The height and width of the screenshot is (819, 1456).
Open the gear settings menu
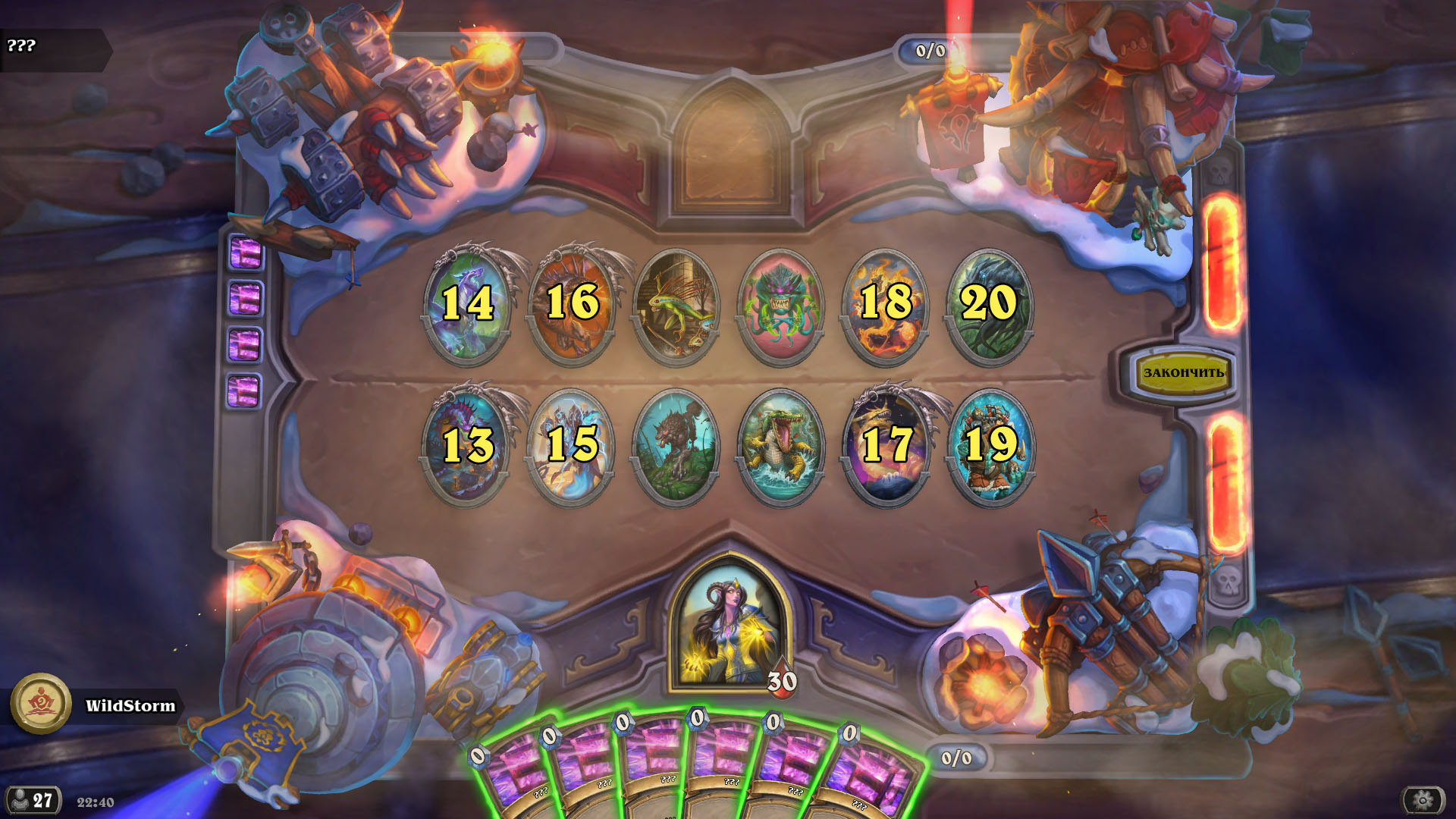pyautogui.click(x=1422, y=800)
